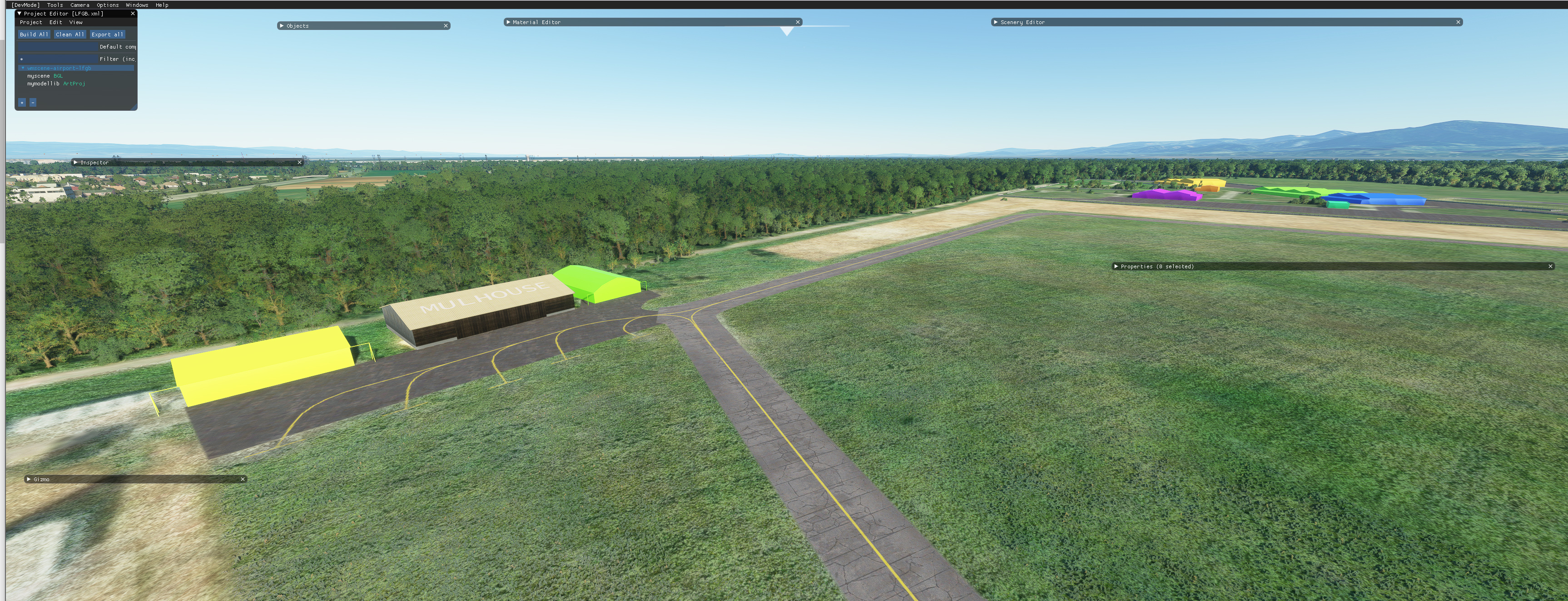Expand the Objects panel

(282, 26)
